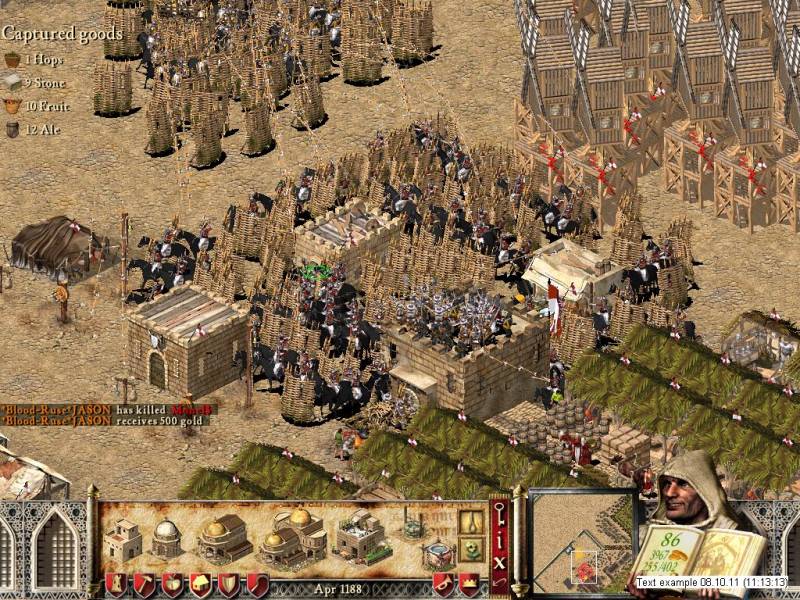The width and height of the screenshot is (800, 600).
Task: Switch to castle buildings shield tab
Action: [117, 584]
